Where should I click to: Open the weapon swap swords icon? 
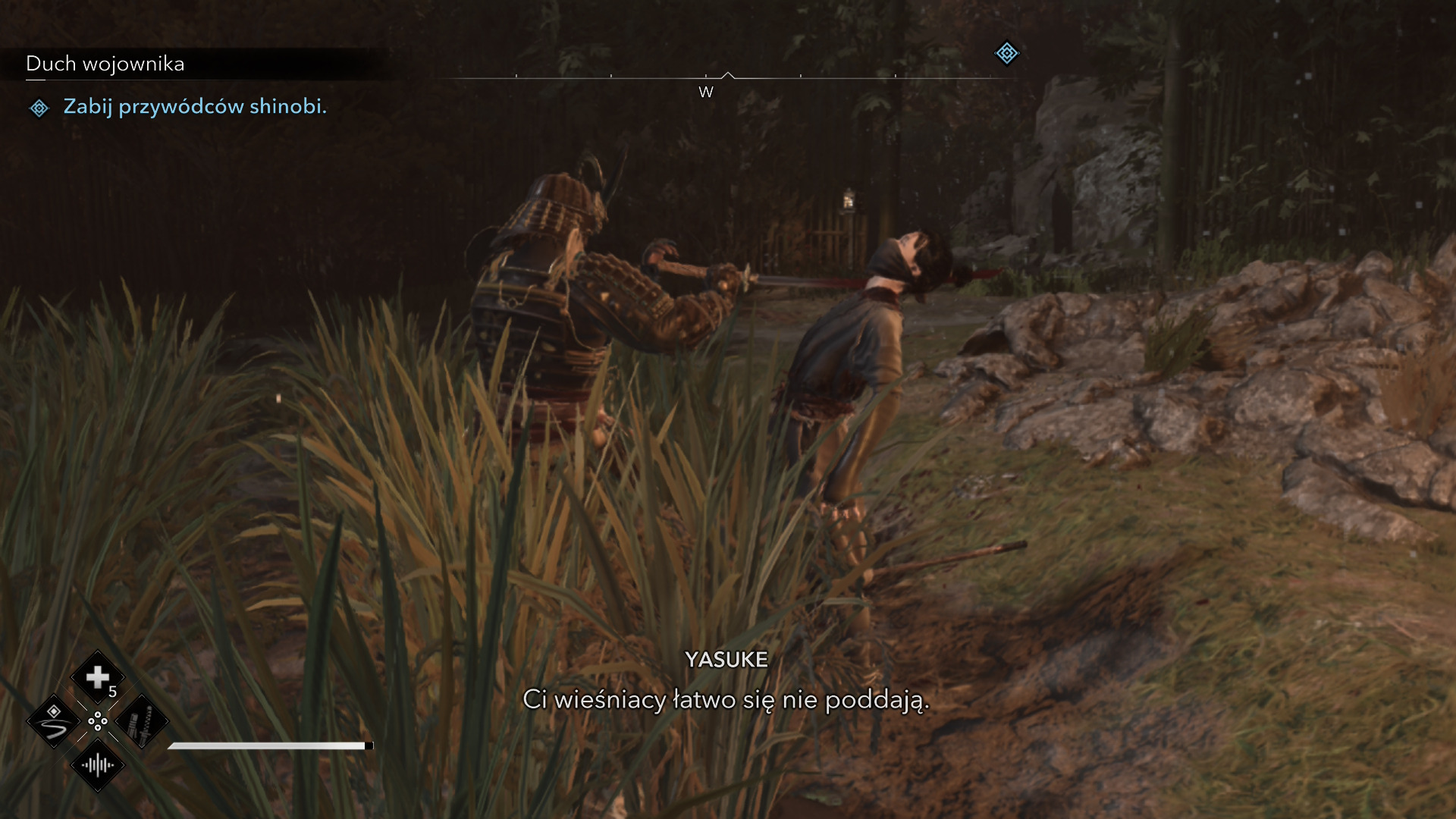(142, 721)
